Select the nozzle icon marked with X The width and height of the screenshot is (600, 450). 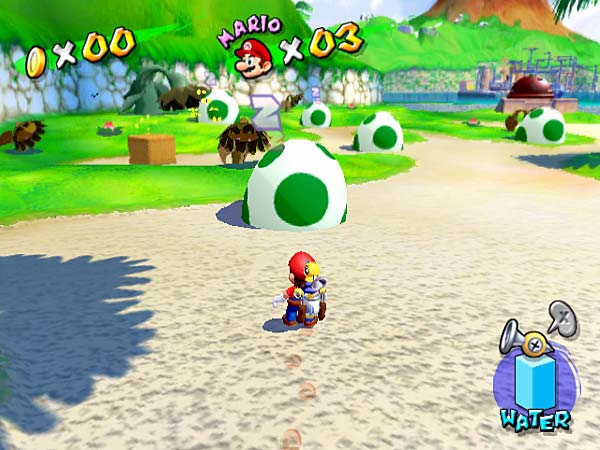562,317
